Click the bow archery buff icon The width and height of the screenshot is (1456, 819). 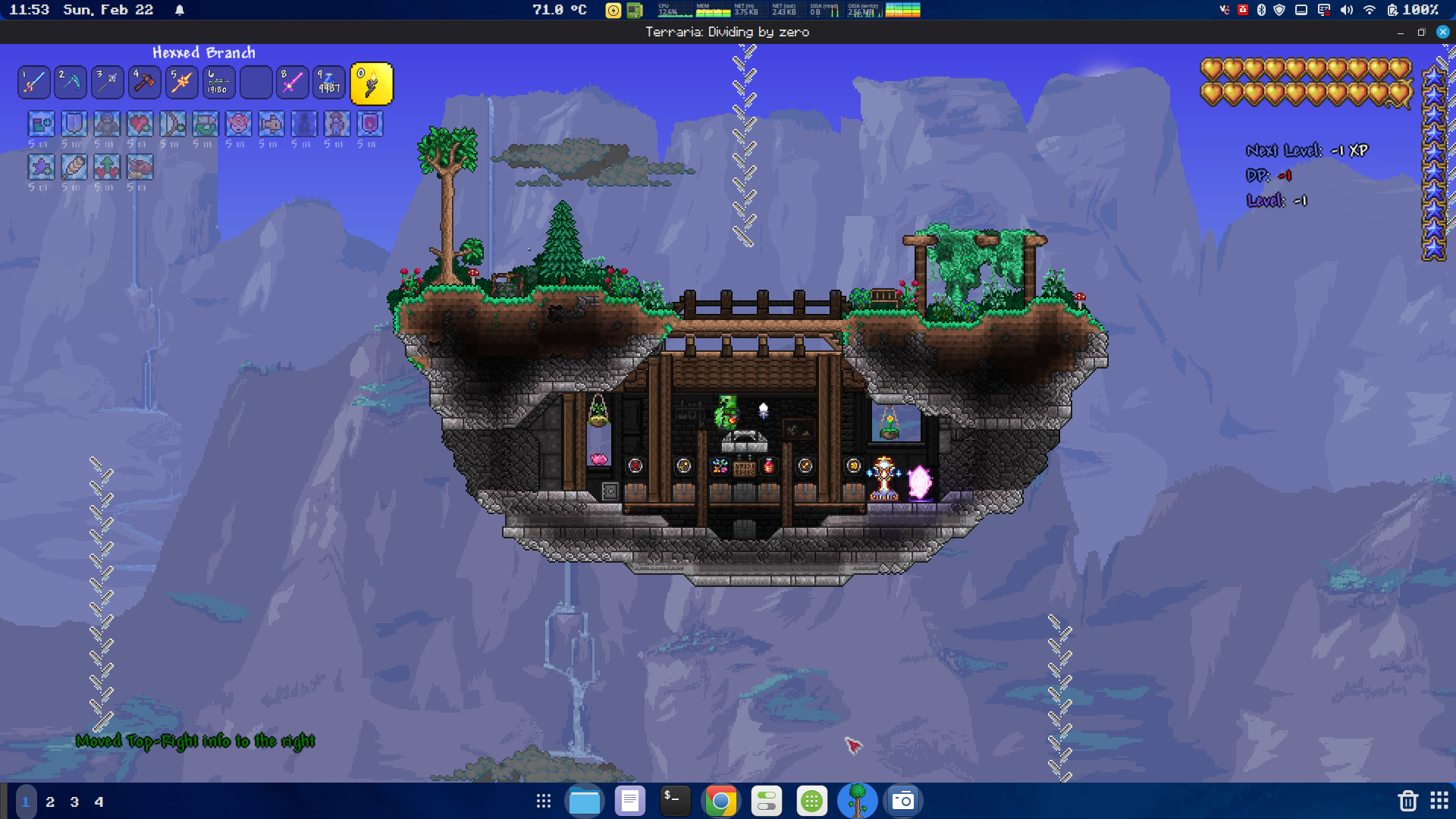click(172, 124)
